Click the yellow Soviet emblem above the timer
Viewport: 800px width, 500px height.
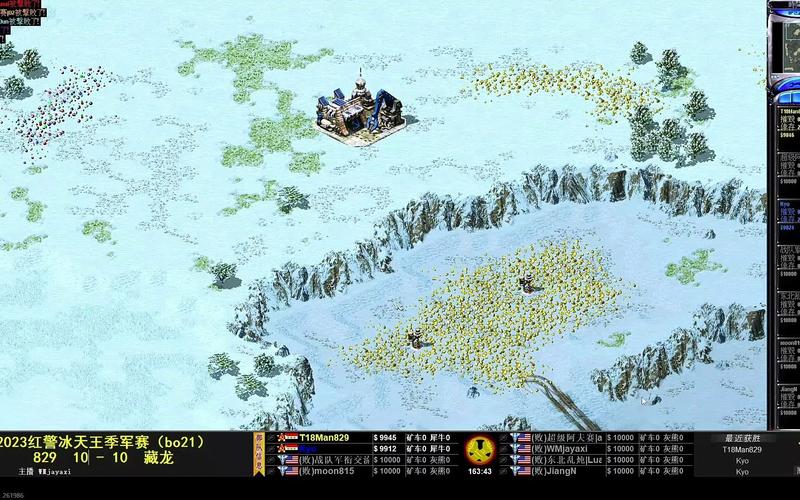480,449
